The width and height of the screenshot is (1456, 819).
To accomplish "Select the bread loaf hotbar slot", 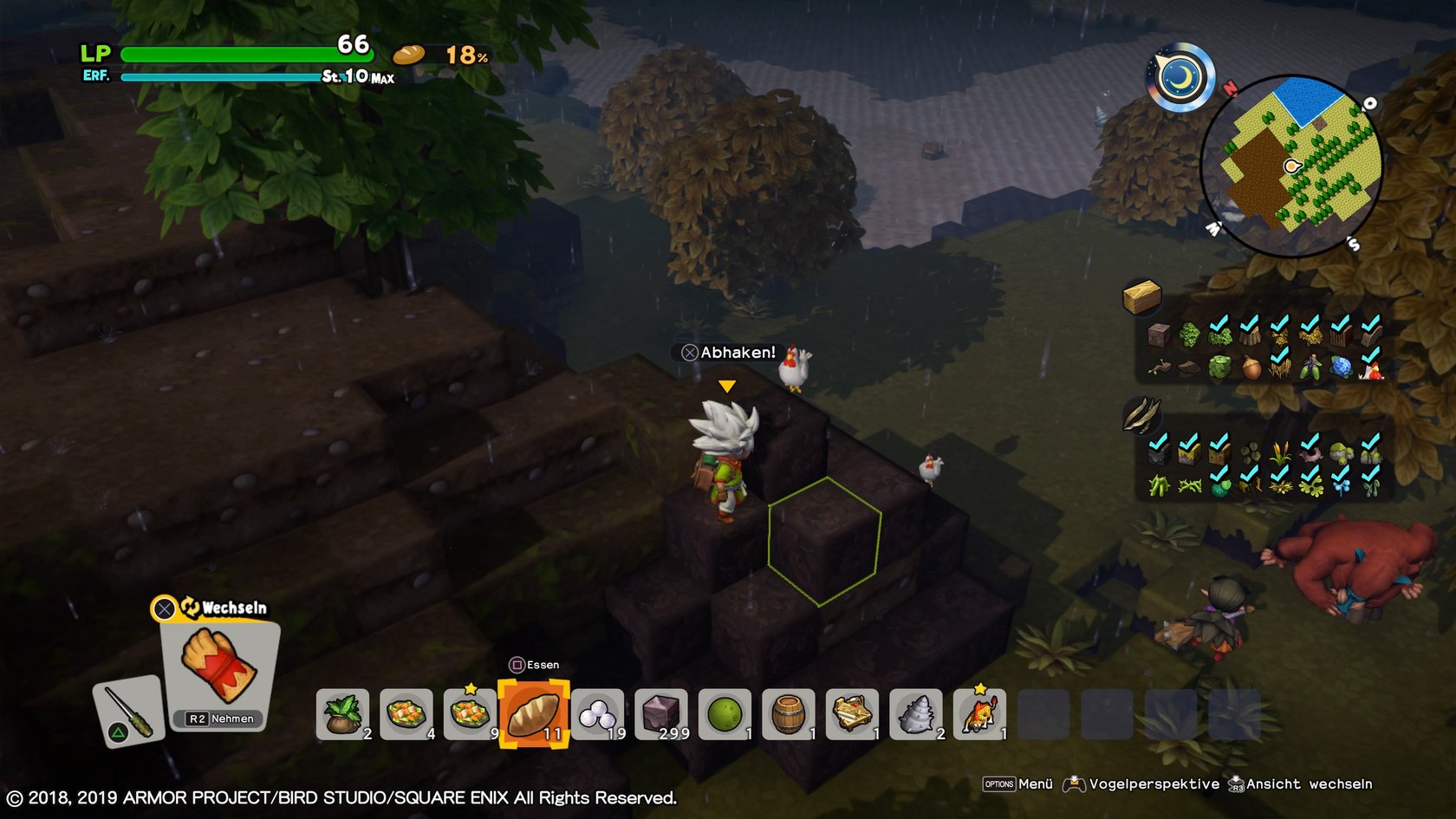I will (x=534, y=714).
